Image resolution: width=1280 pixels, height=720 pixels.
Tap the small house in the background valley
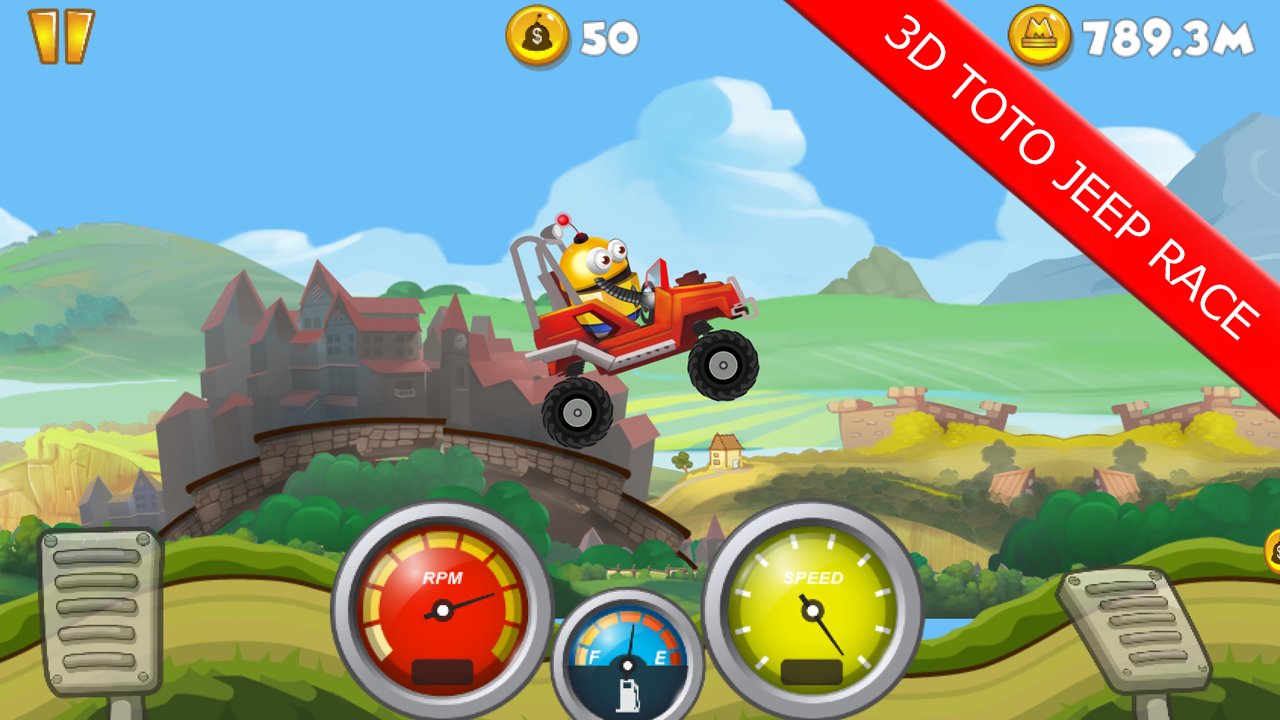pos(726,452)
